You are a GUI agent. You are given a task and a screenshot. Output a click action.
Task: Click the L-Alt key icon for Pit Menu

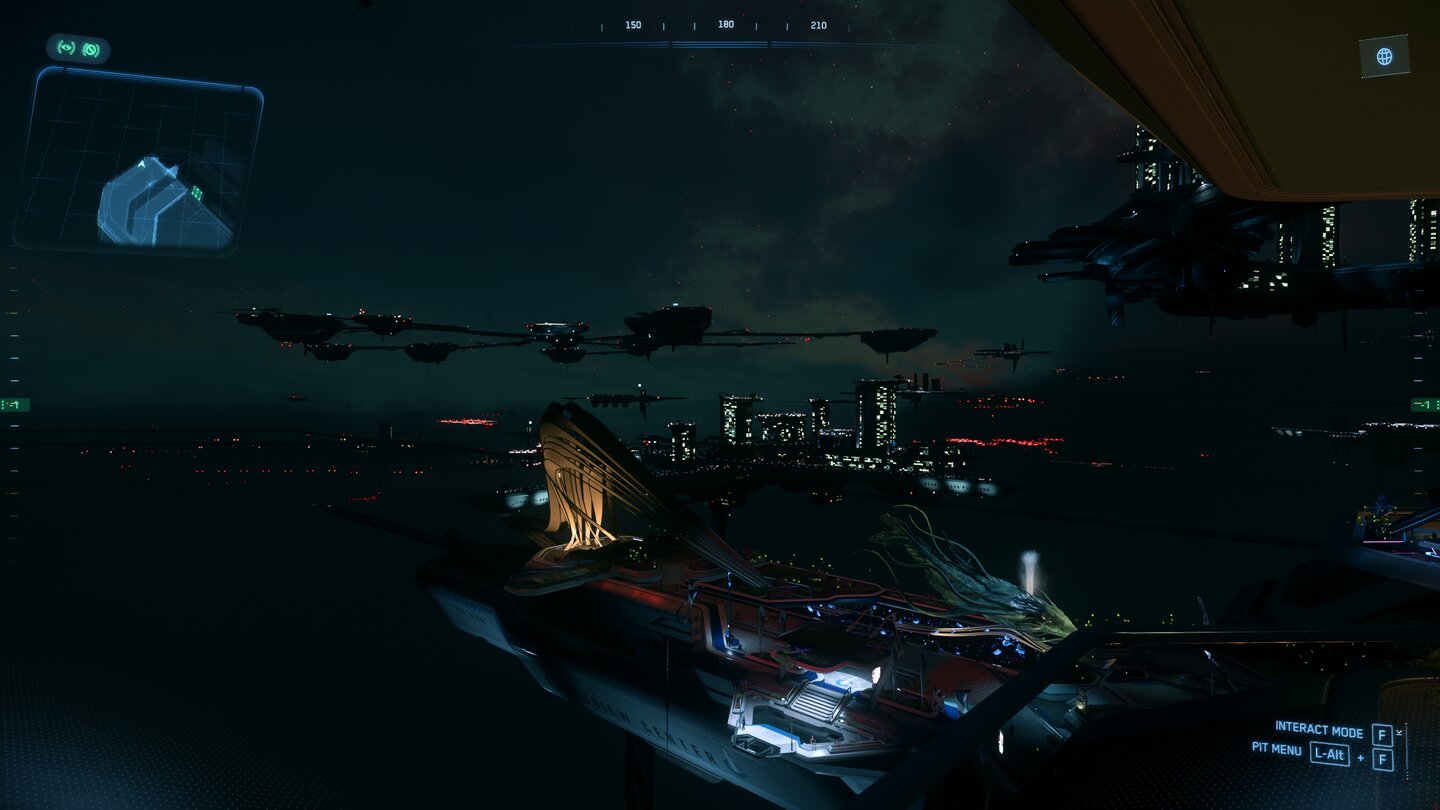(x=1330, y=753)
